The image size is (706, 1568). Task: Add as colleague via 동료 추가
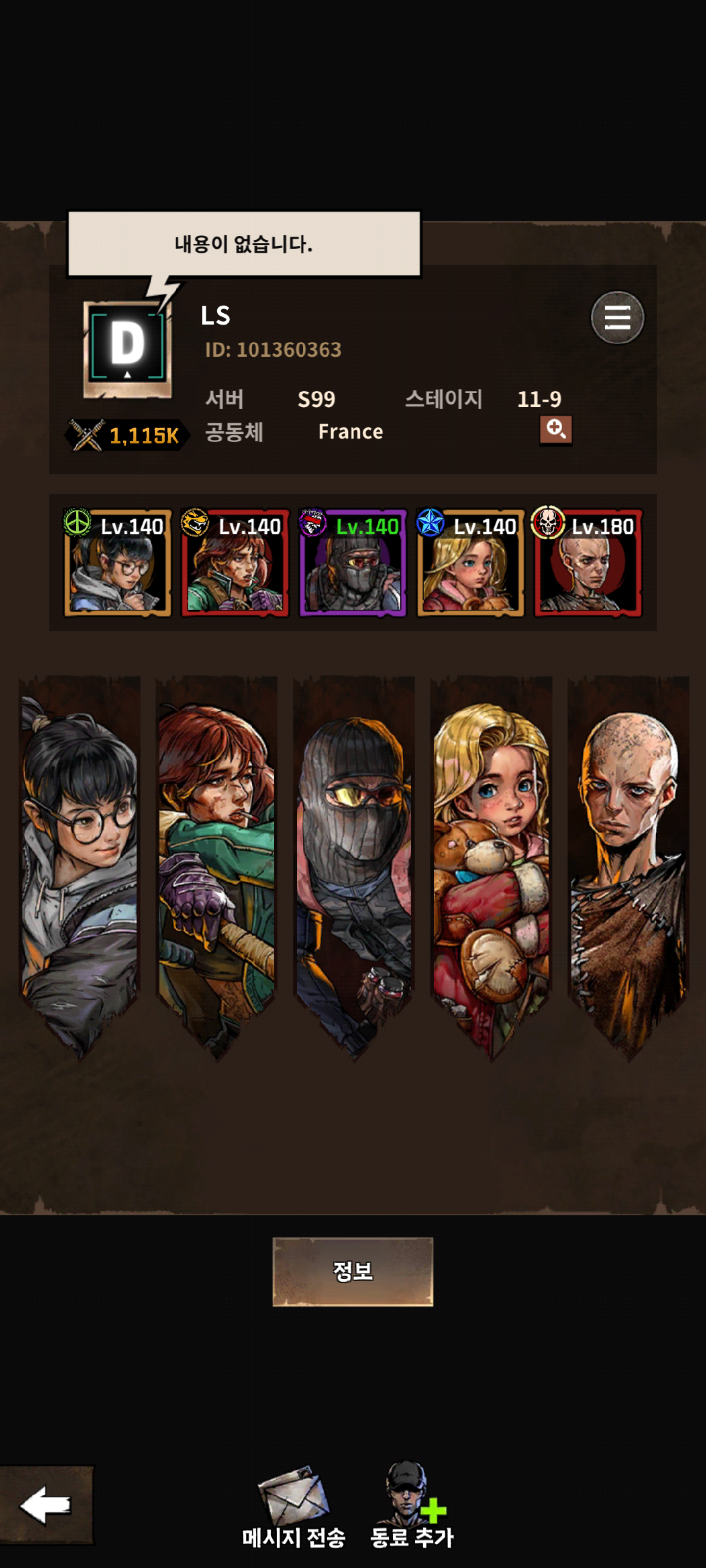pos(412,1507)
